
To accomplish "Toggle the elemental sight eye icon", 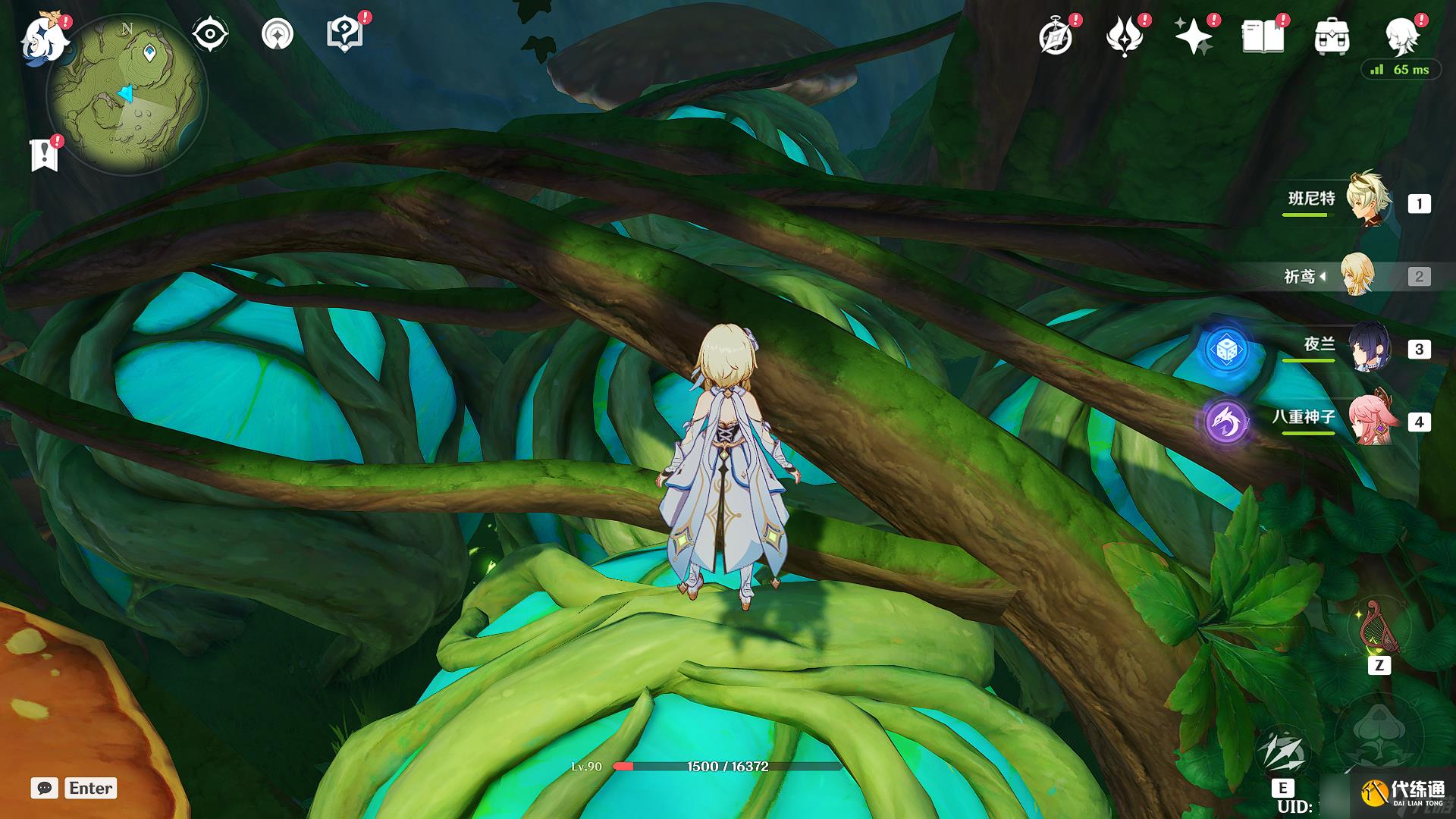I will (x=209, y=34).
